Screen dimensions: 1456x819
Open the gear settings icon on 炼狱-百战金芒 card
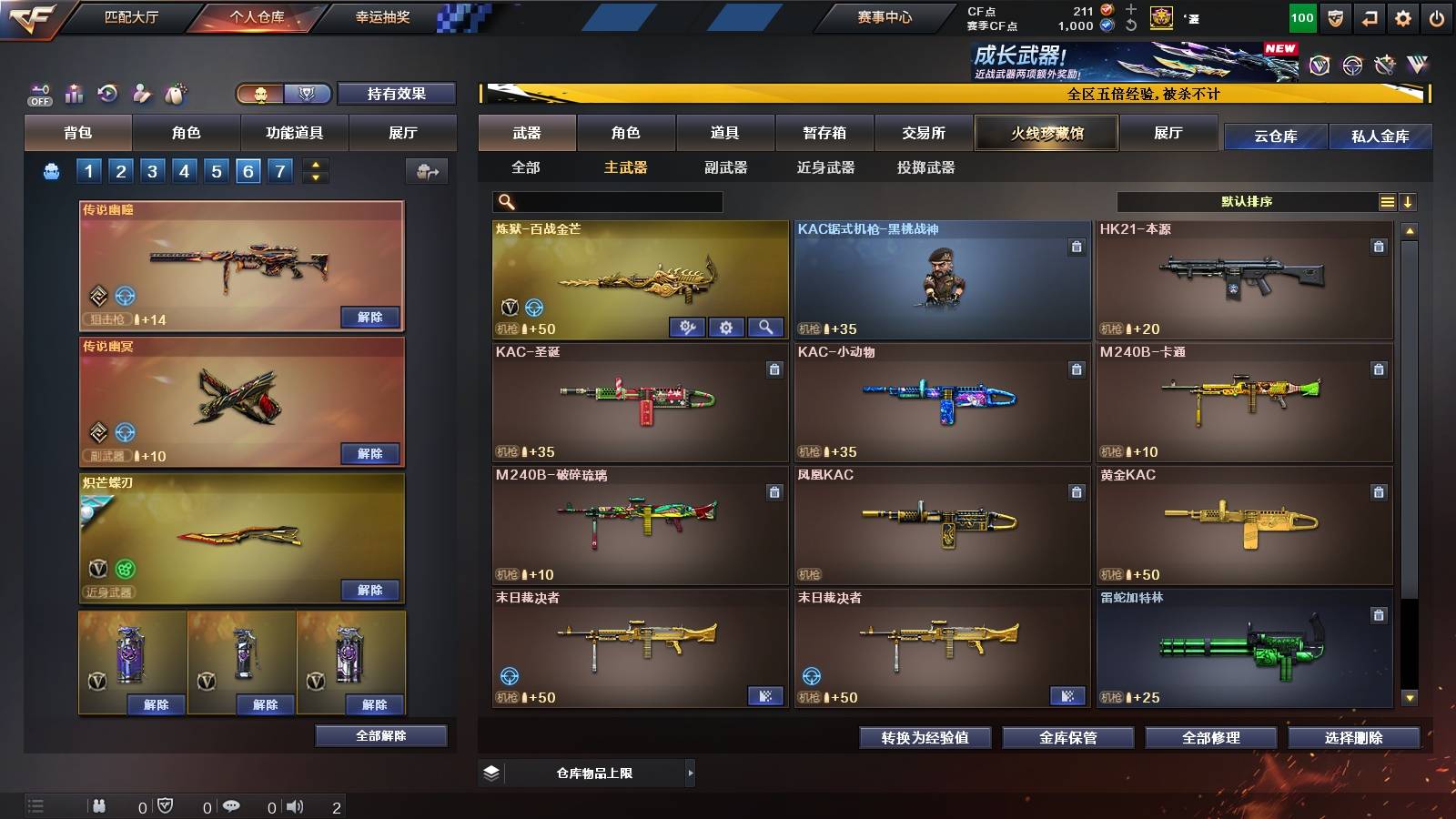[x=726, y=328]
